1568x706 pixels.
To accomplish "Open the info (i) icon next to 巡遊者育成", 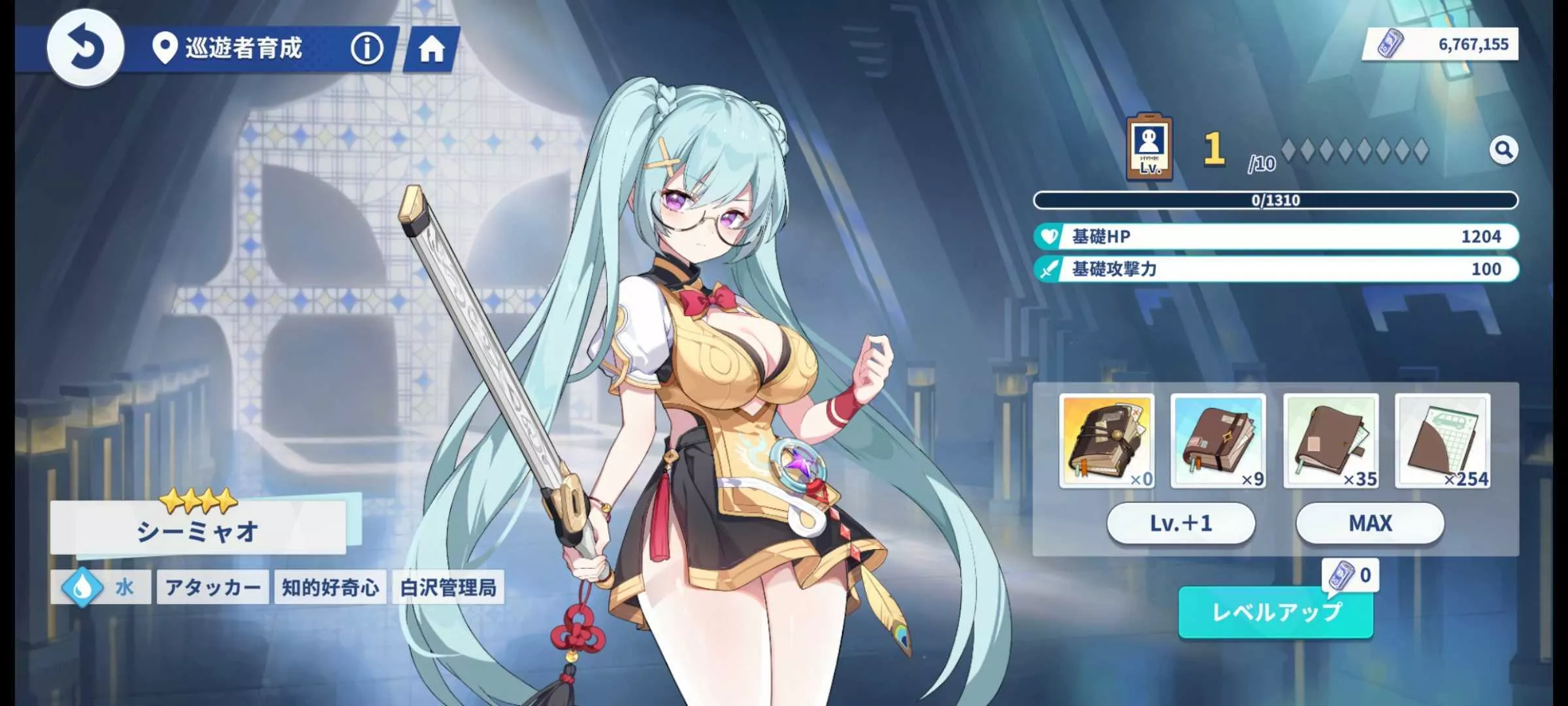I will [368, 49].
